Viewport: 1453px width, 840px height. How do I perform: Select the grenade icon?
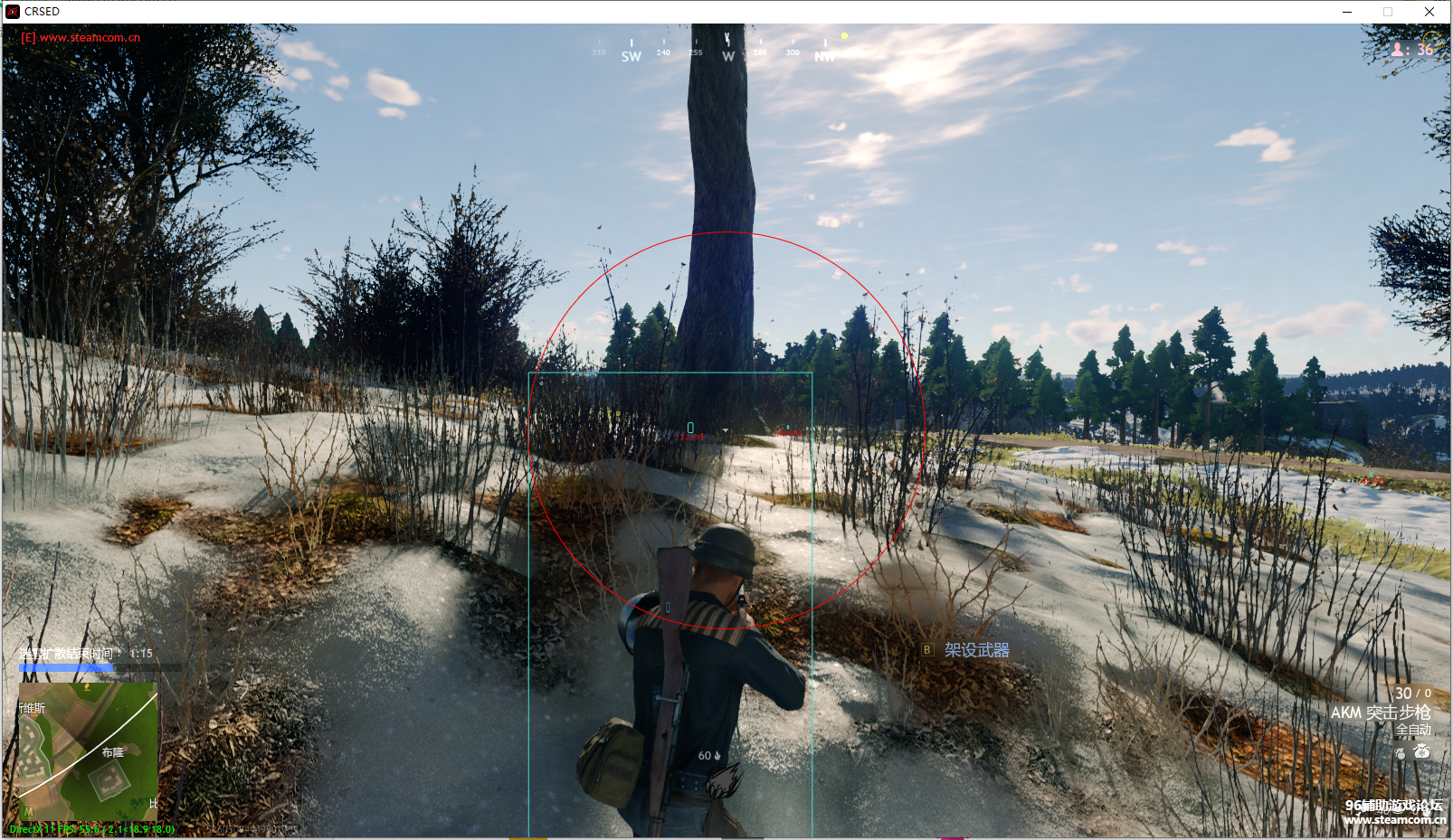click(x=1401, y=752)
